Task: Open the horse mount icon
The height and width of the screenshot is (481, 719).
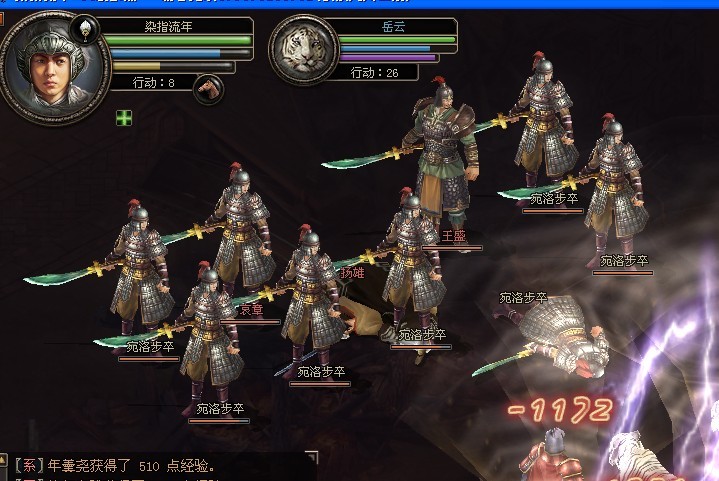Action: [208, 88]
